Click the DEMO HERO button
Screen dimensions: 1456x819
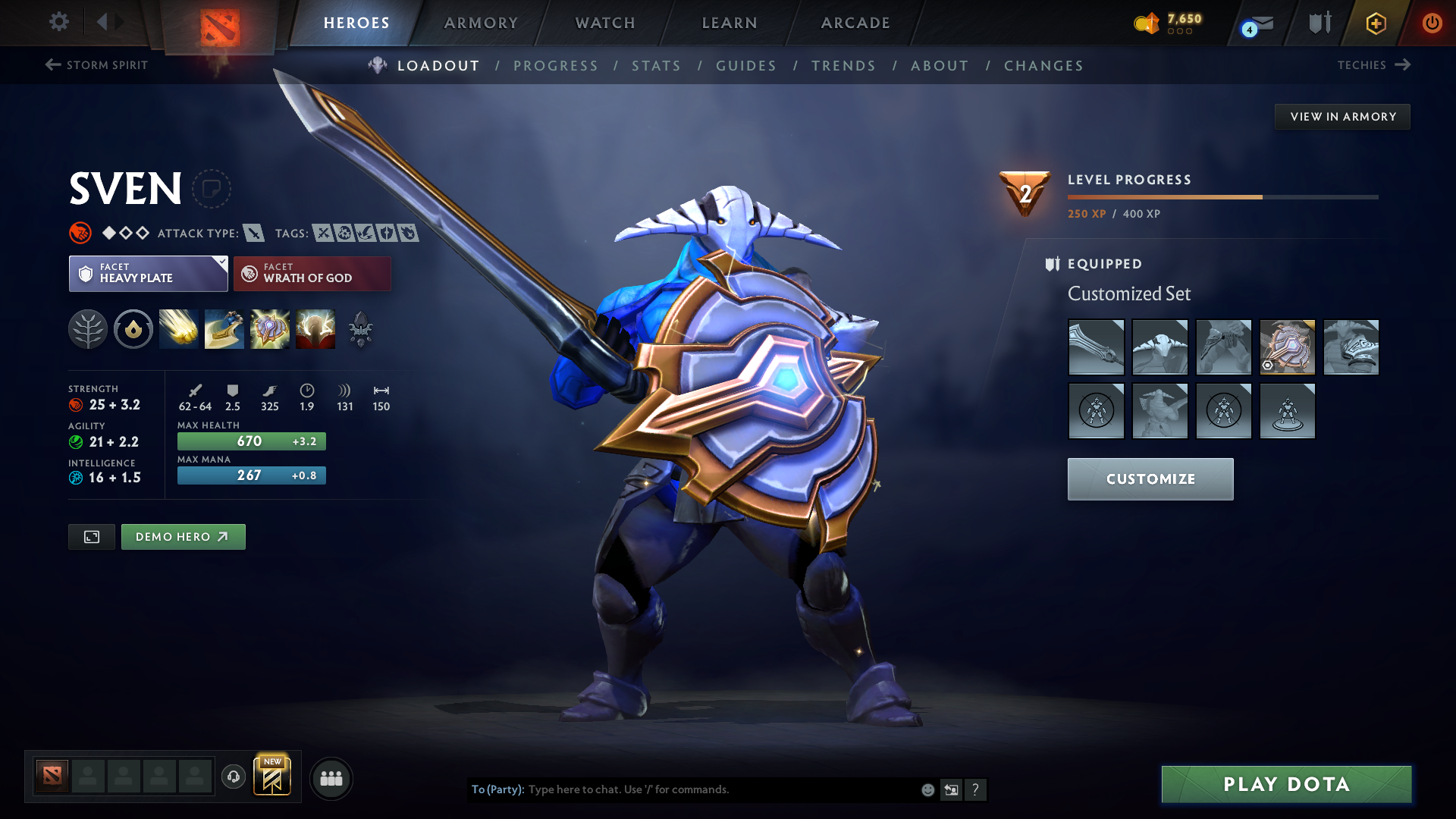click(x=183, y=536)
